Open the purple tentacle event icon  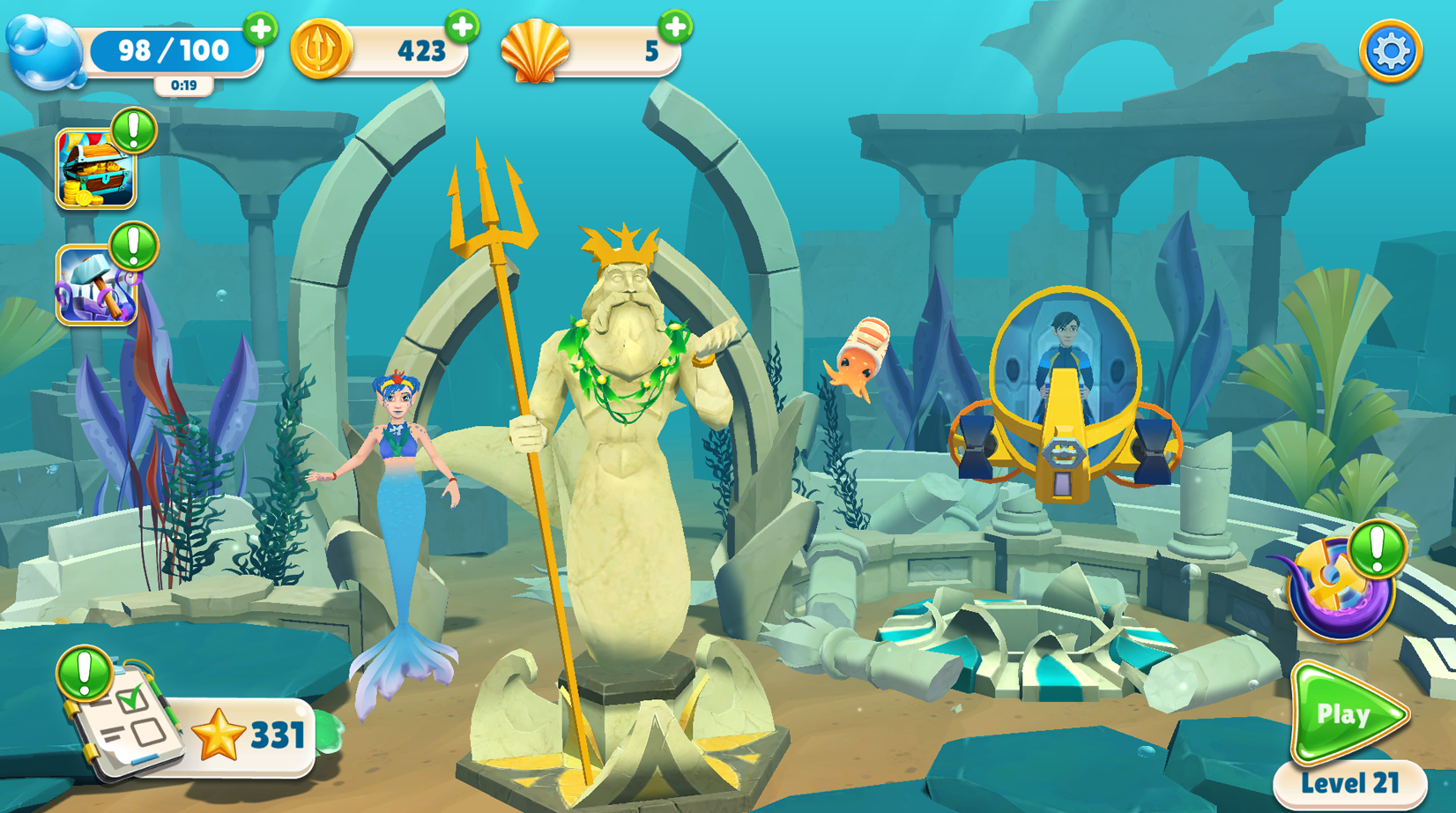click(x=1336, y=588)
